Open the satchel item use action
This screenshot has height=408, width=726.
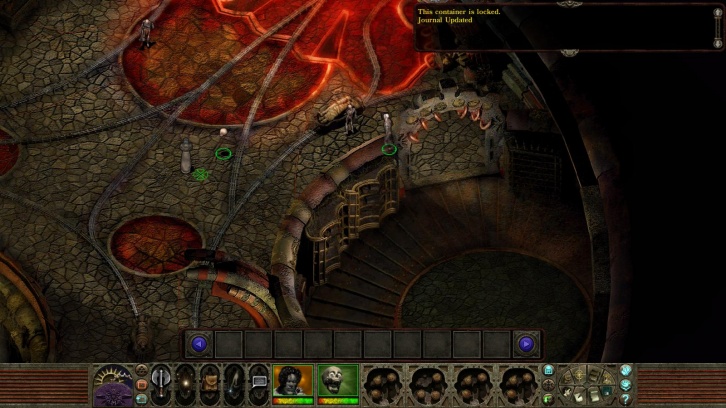(x=210, y=381)
